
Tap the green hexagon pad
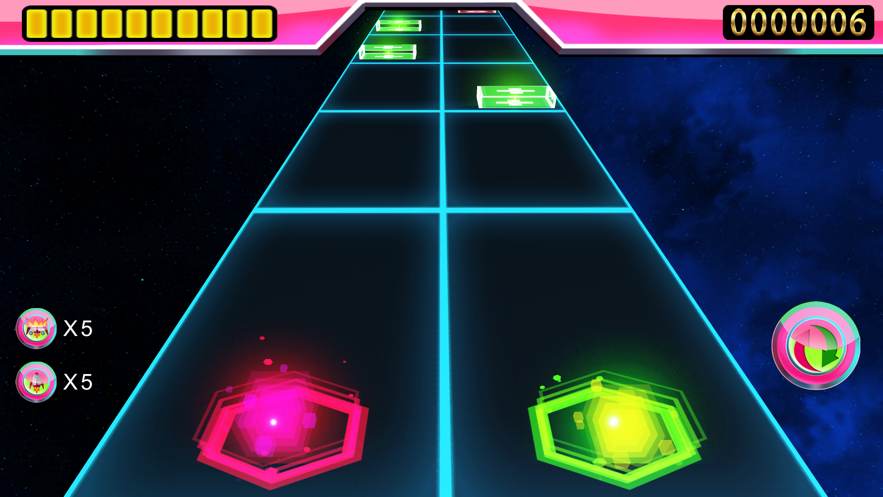[x=614, y=425]
